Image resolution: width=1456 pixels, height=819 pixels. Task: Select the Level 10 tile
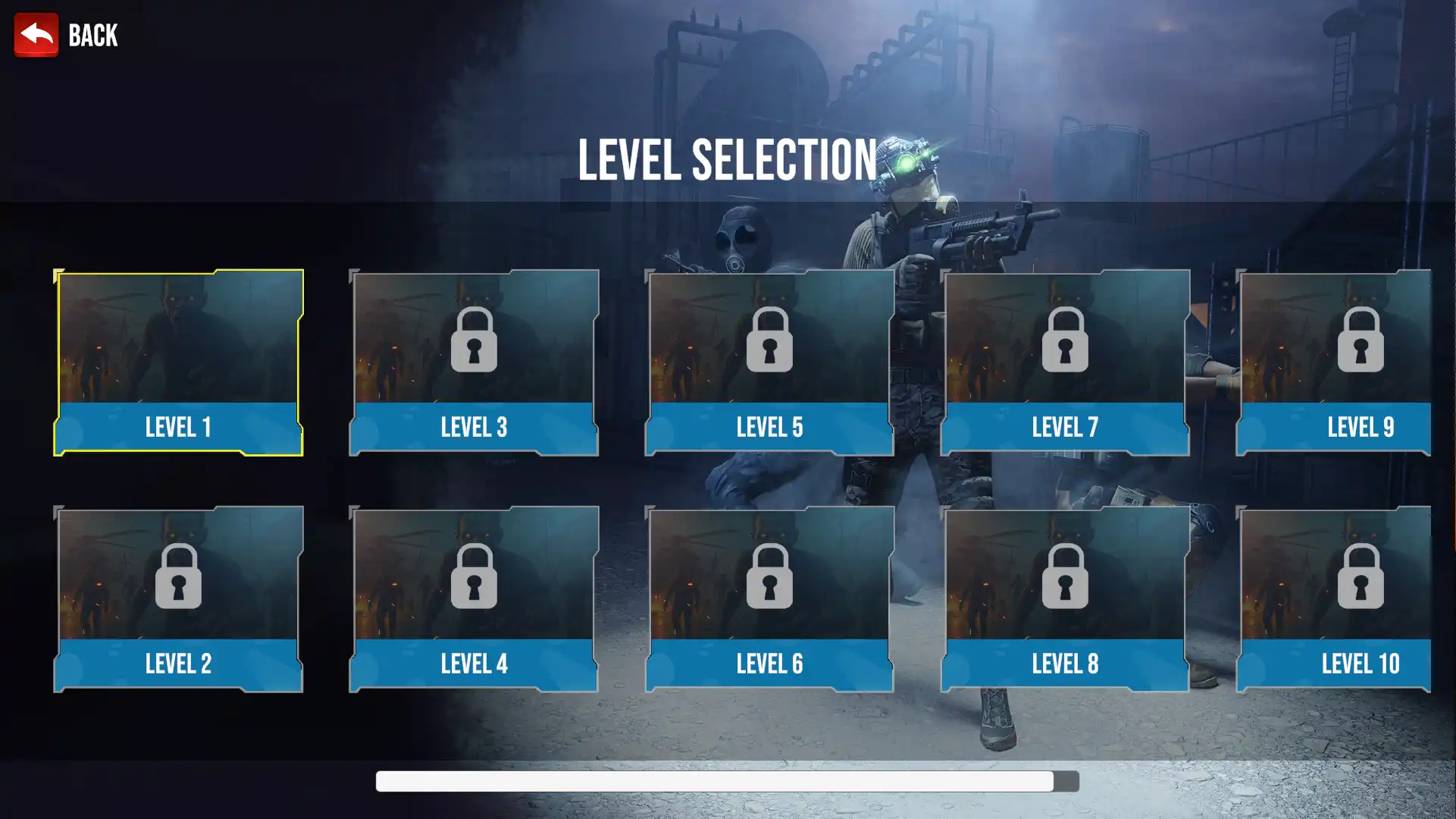point(1334,599)
